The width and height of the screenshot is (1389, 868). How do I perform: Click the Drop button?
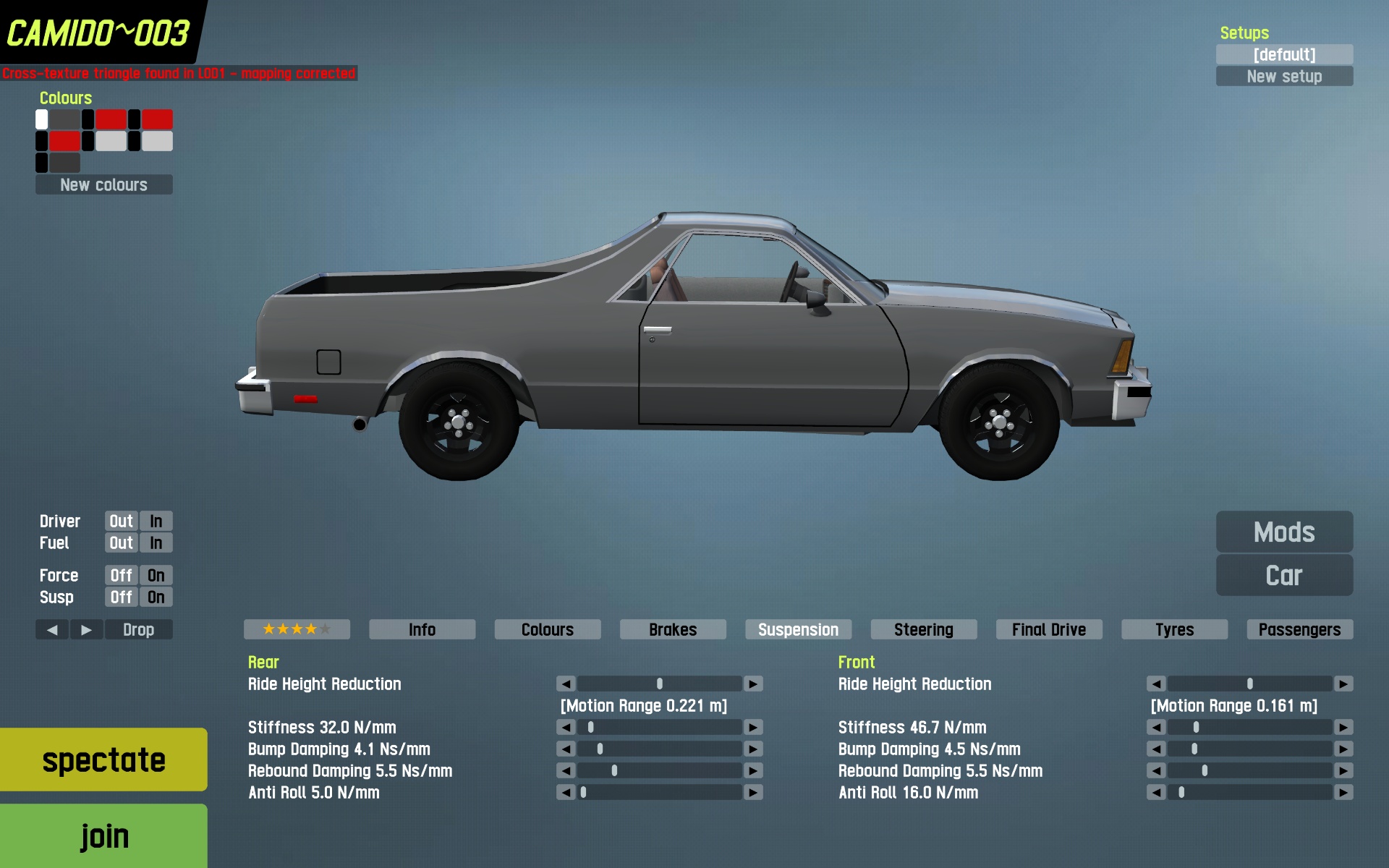tap(138, 629)
